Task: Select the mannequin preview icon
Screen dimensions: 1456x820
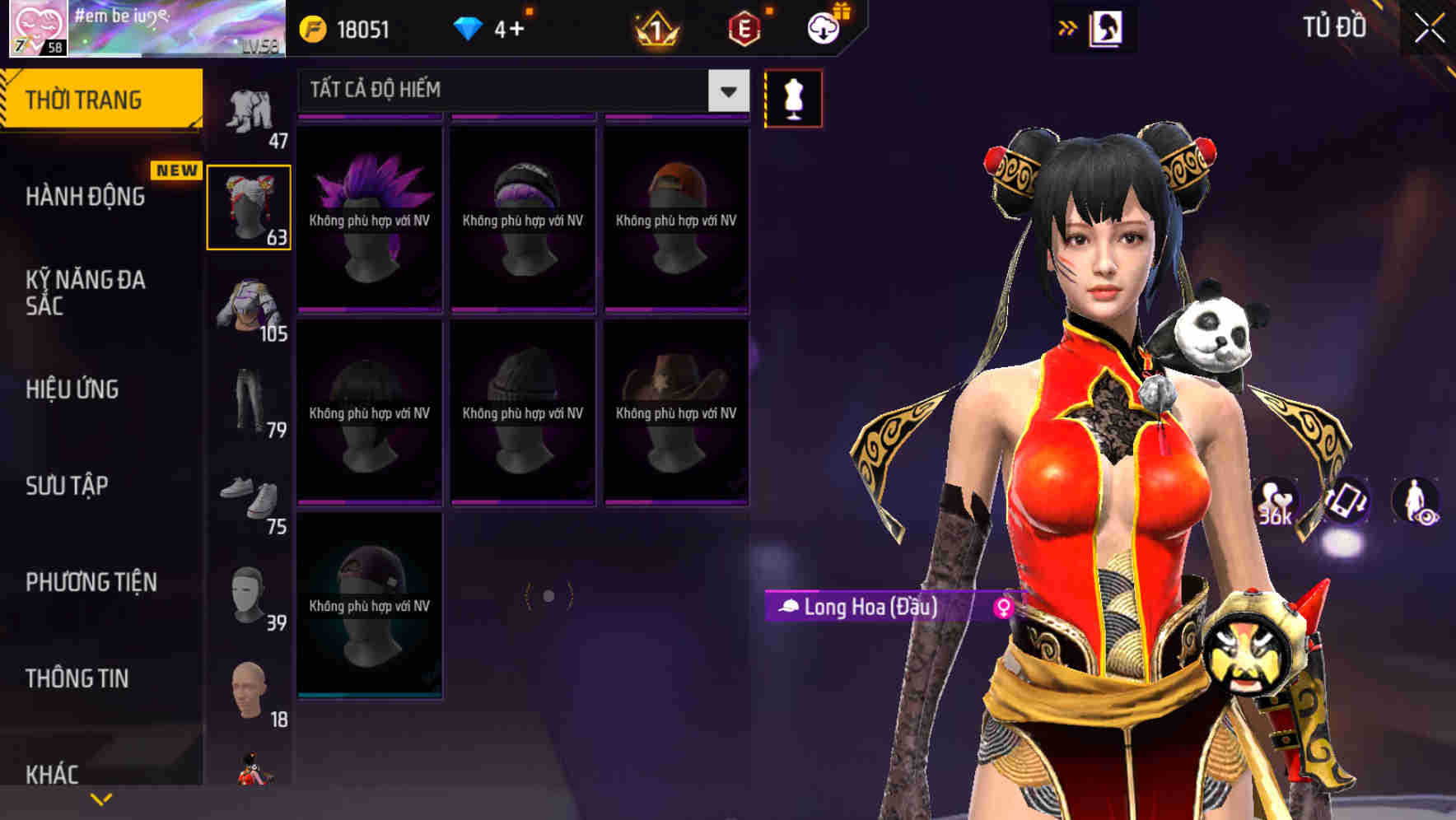Action: 793,97
